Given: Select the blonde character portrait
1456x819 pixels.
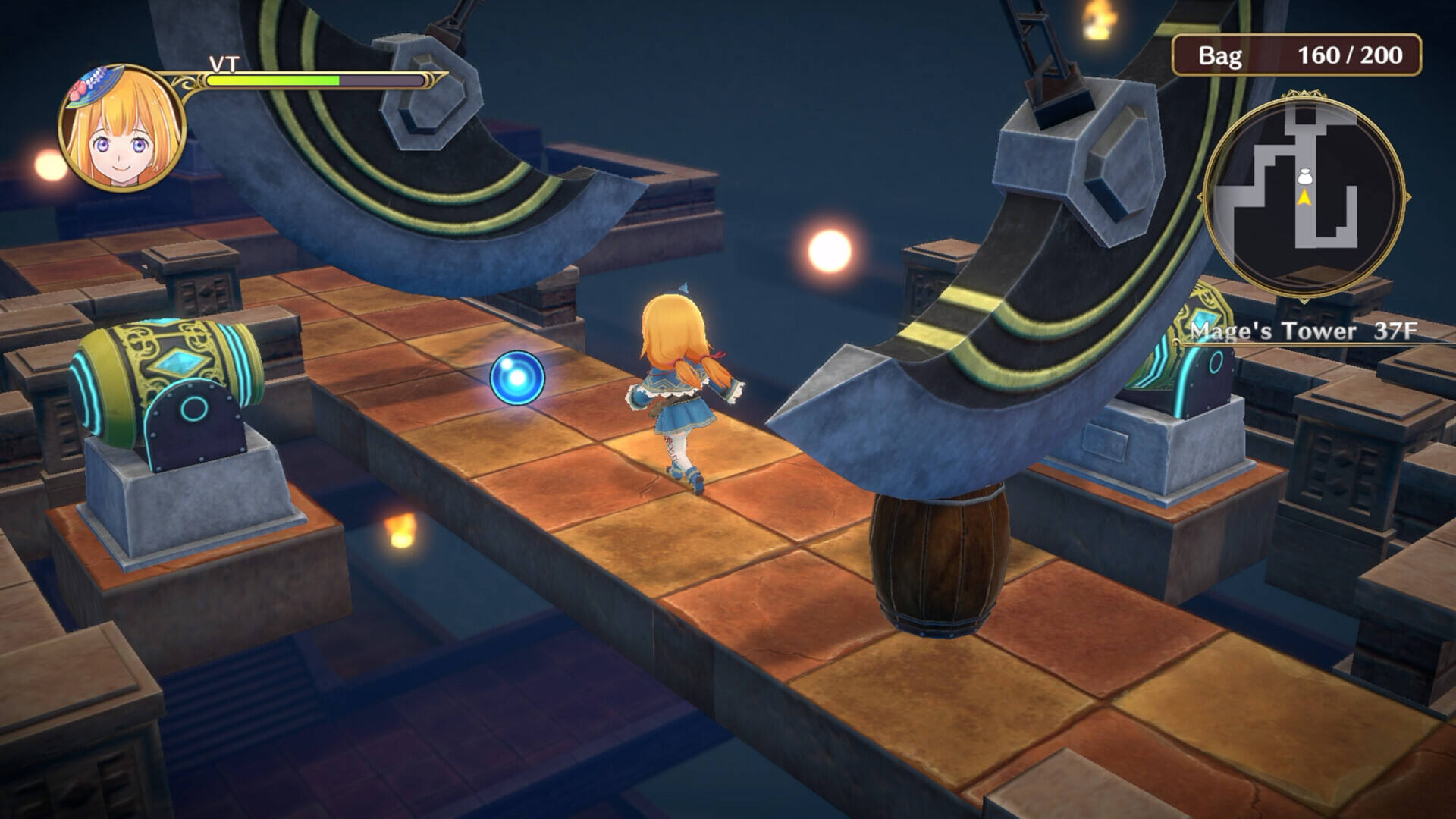Looking at the screenshot, I should point(121,127).
